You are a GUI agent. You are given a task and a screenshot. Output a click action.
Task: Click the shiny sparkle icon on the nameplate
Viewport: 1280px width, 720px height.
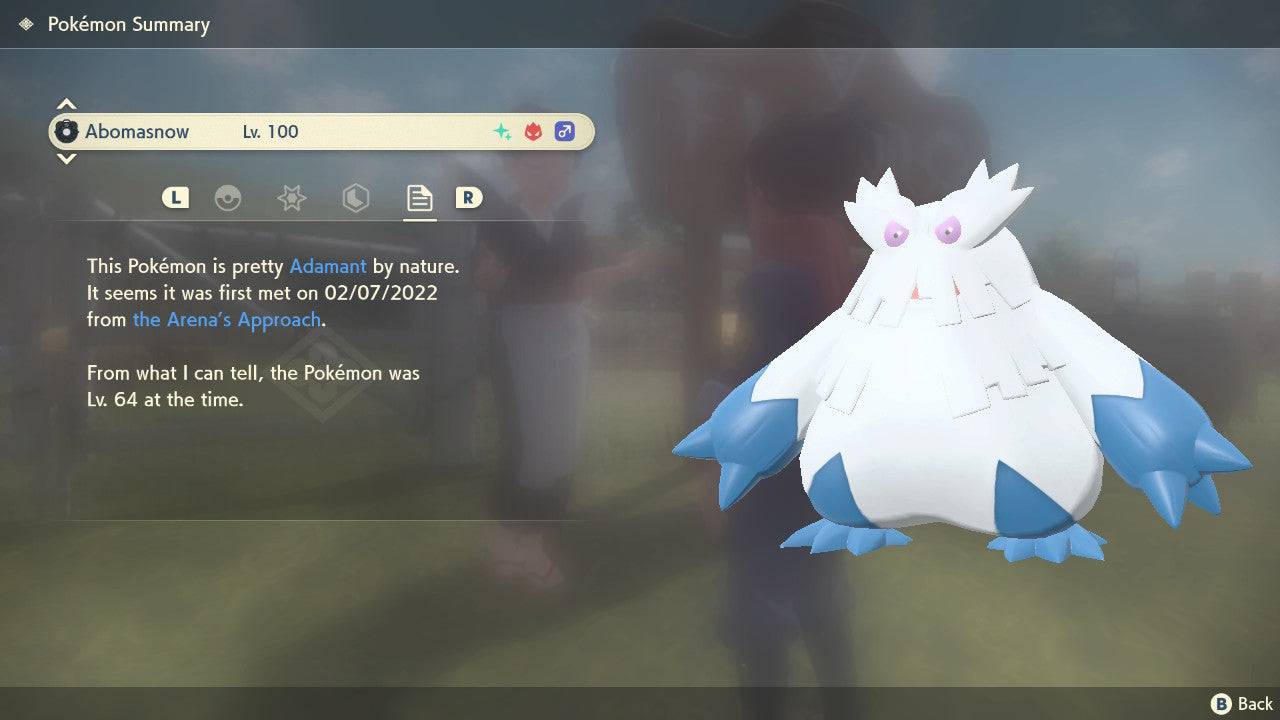point(501,130)
